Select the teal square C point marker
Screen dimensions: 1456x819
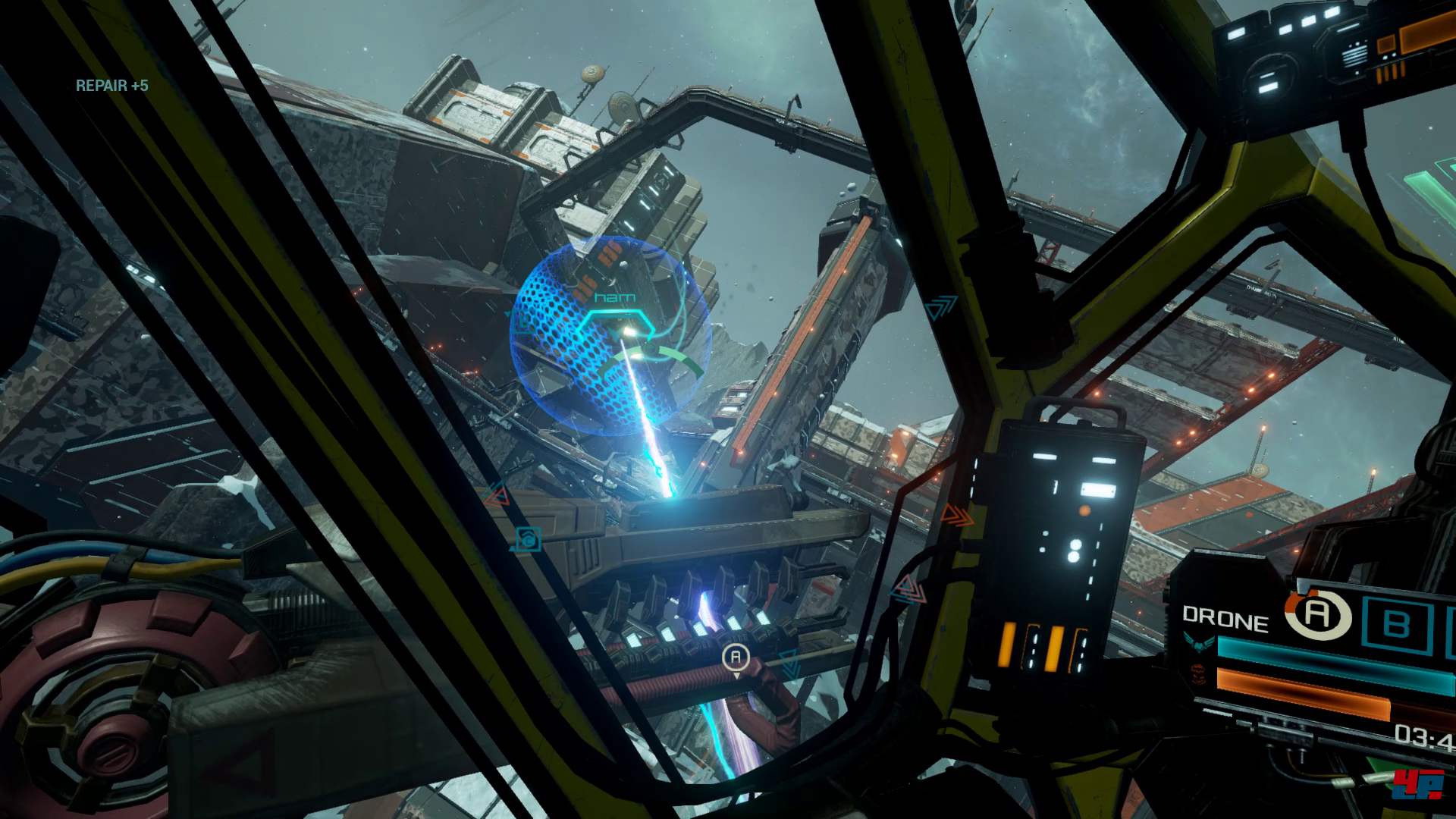pos(529,539)
